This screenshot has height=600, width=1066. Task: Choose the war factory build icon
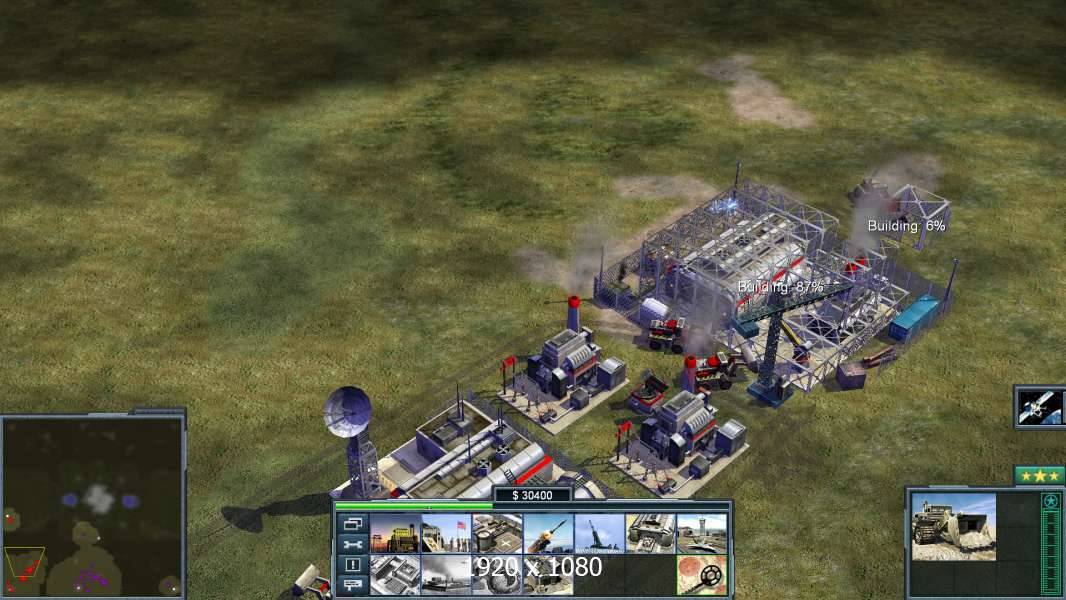point(650,534)
